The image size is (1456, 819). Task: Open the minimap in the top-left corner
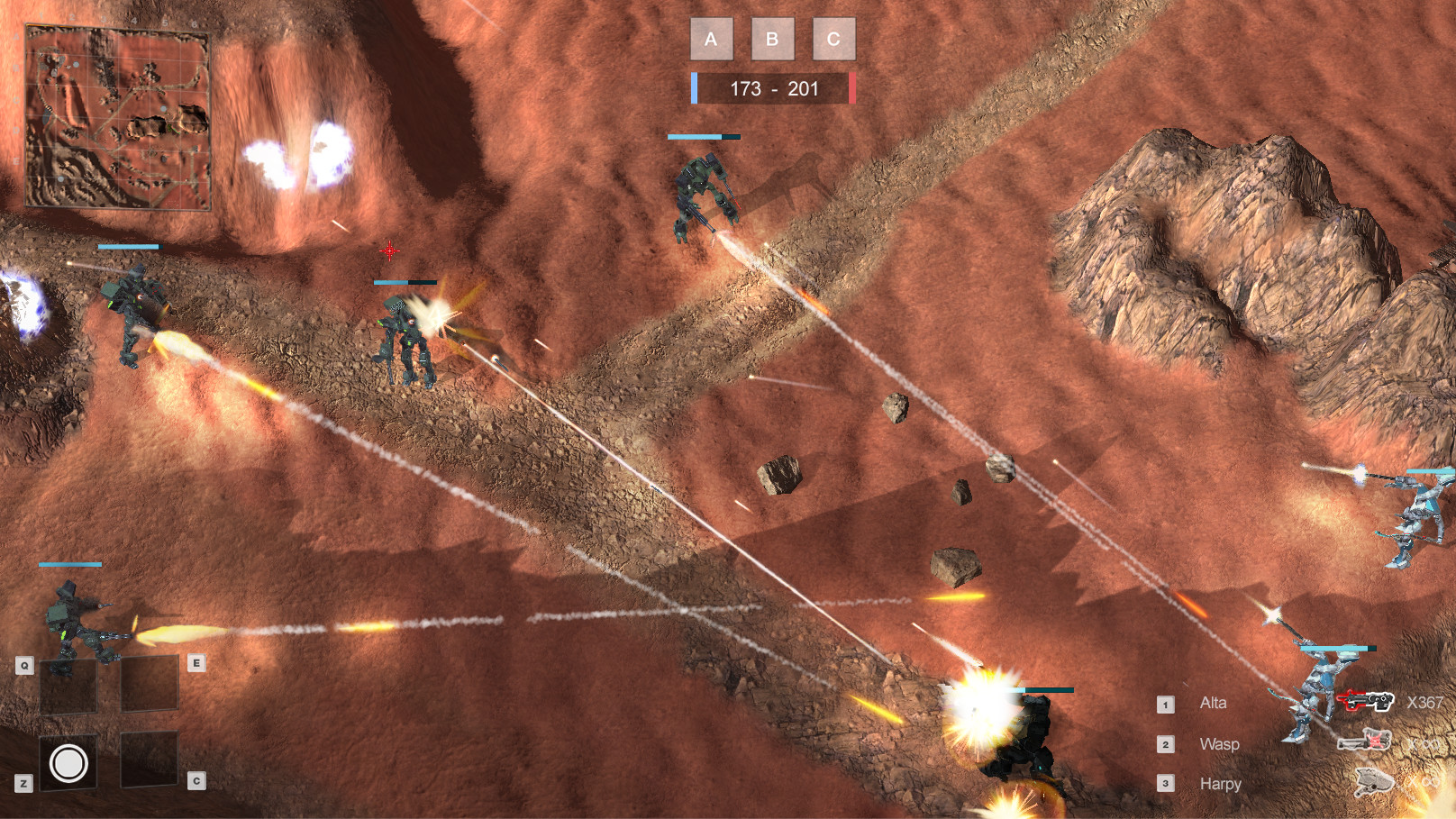tap(120, 117)
